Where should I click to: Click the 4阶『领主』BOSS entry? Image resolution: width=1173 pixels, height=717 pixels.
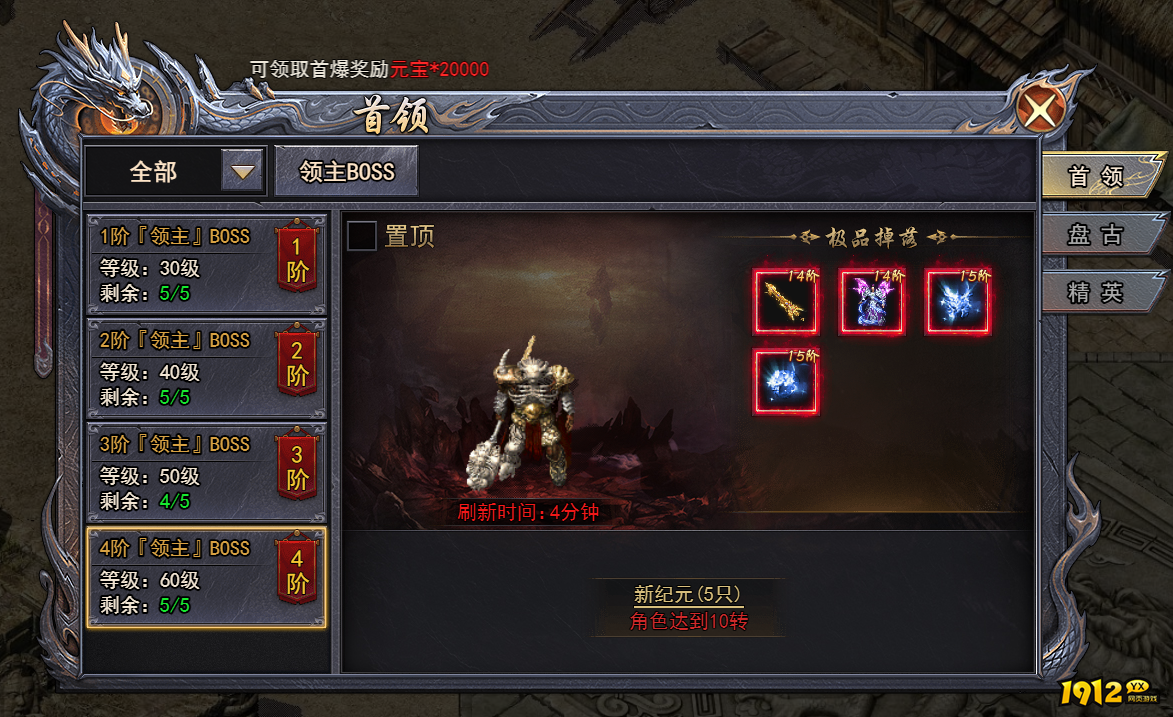(207, 577)
